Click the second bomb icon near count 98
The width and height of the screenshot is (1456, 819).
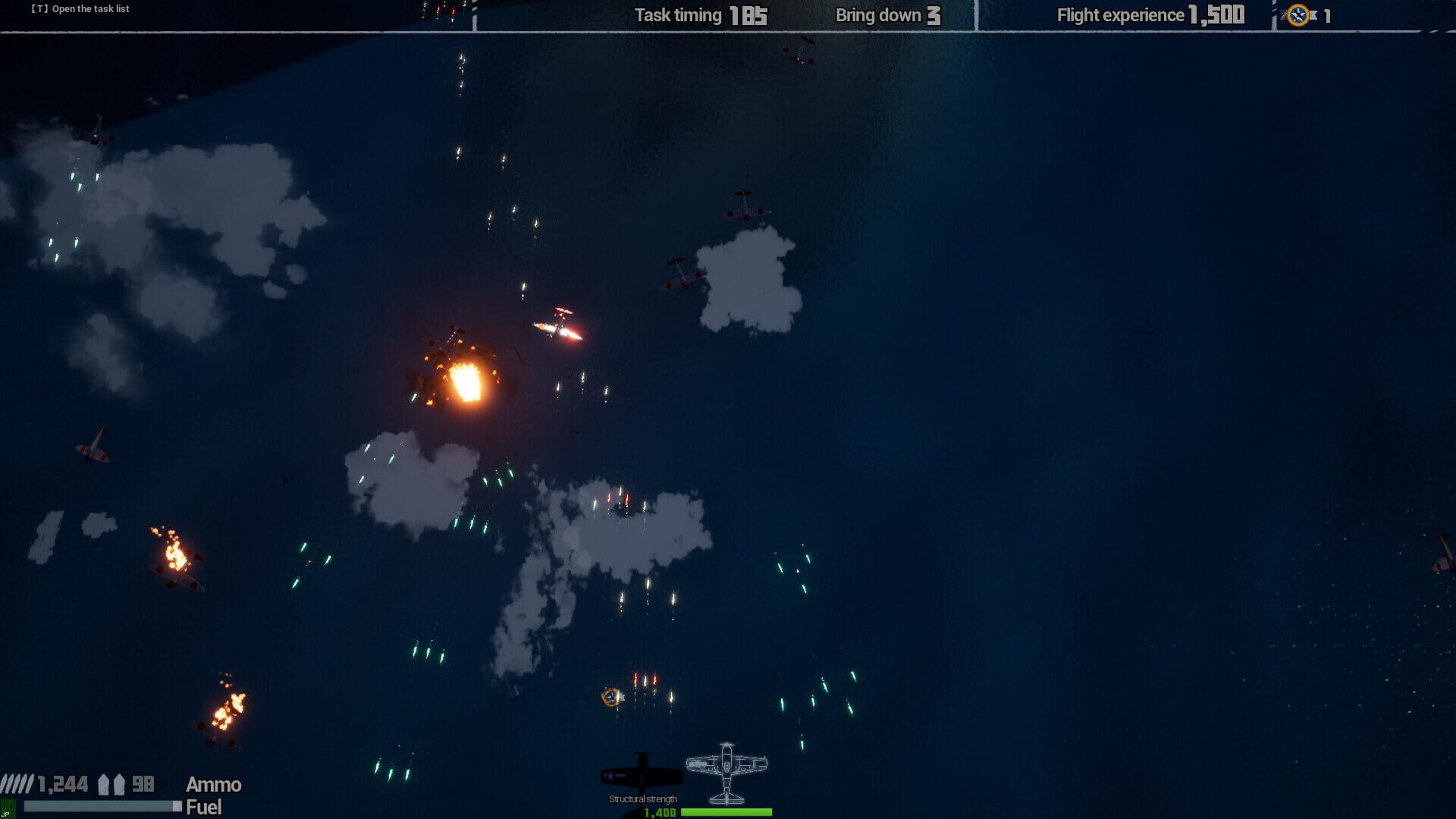tap(119, 784)
